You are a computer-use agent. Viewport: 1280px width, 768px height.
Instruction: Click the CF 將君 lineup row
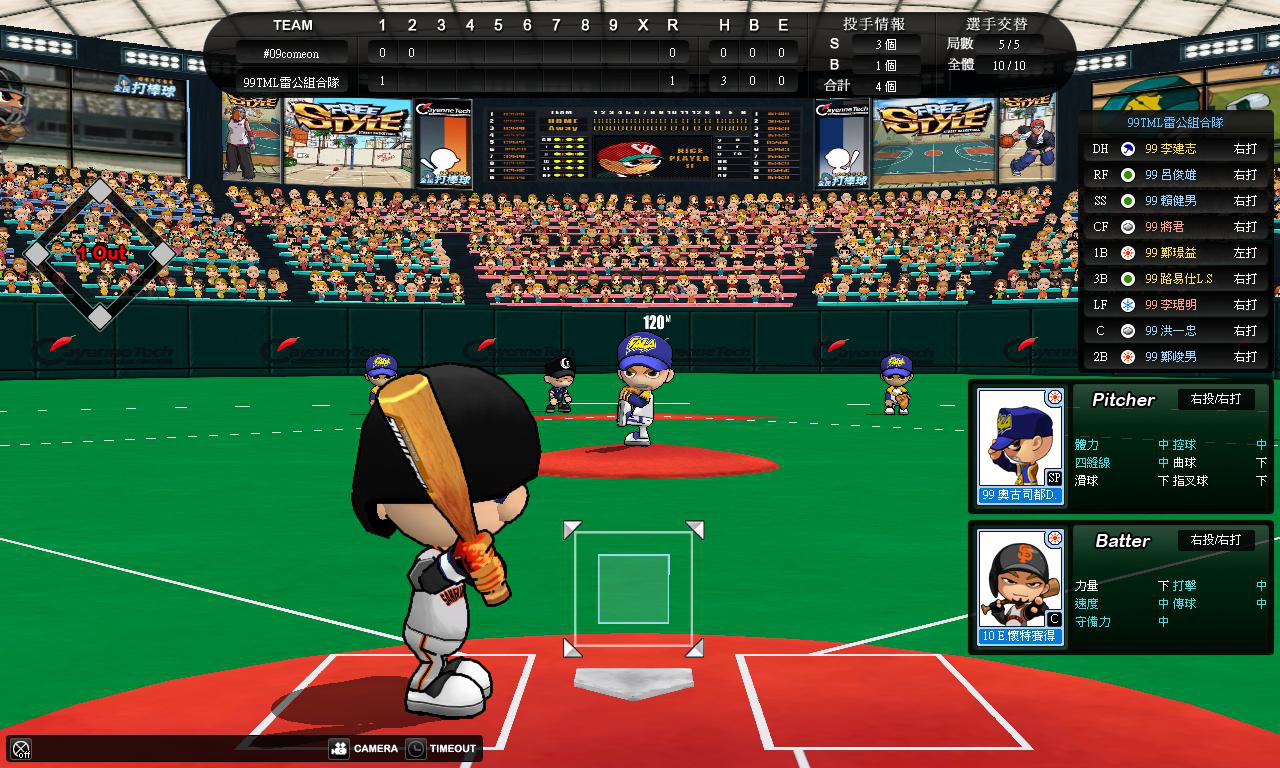[x=1174, y=227]
